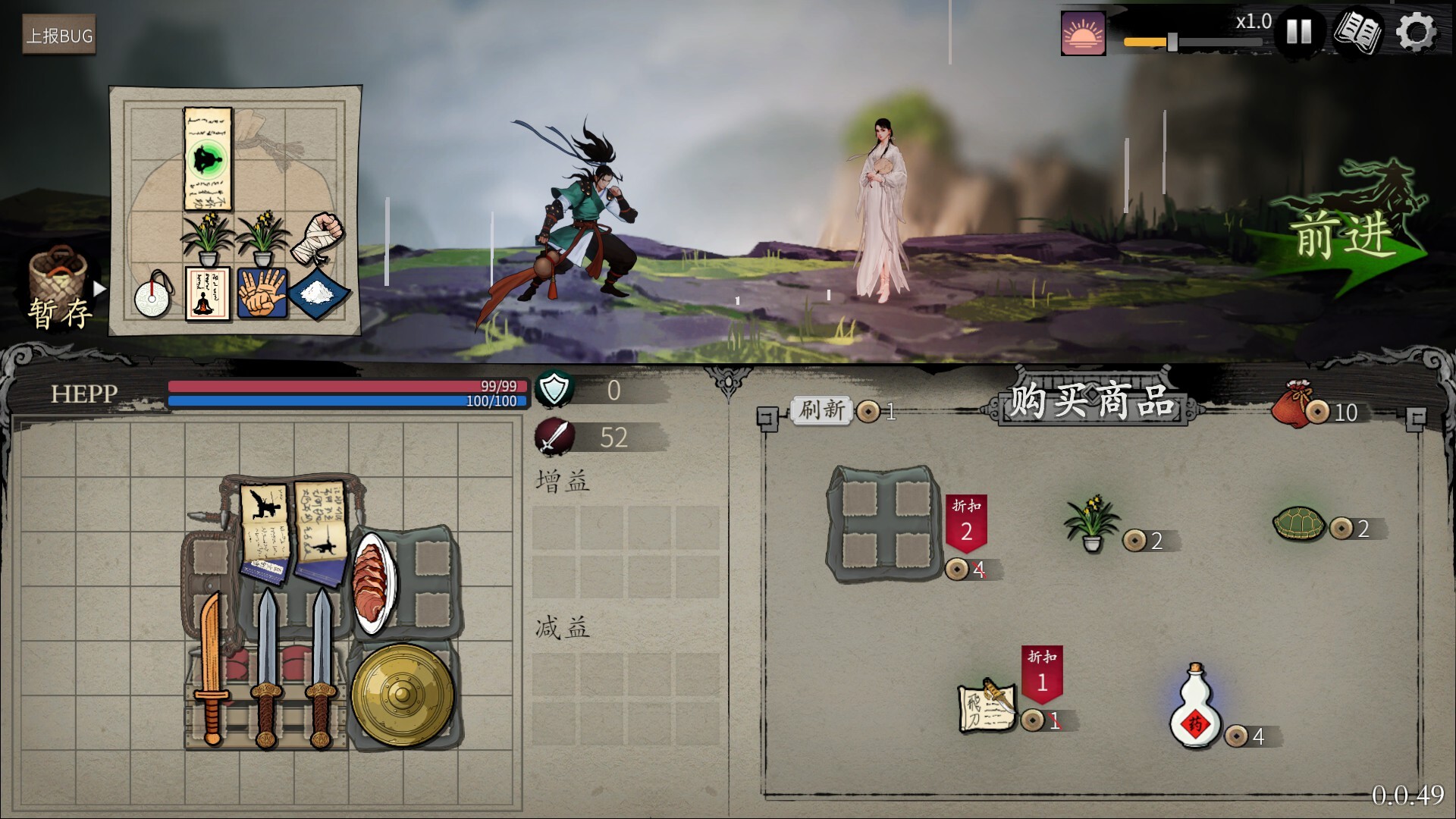Click the 上报BUG report button
This screenshot has height=819, width=1456.
(x=58, y=34)
